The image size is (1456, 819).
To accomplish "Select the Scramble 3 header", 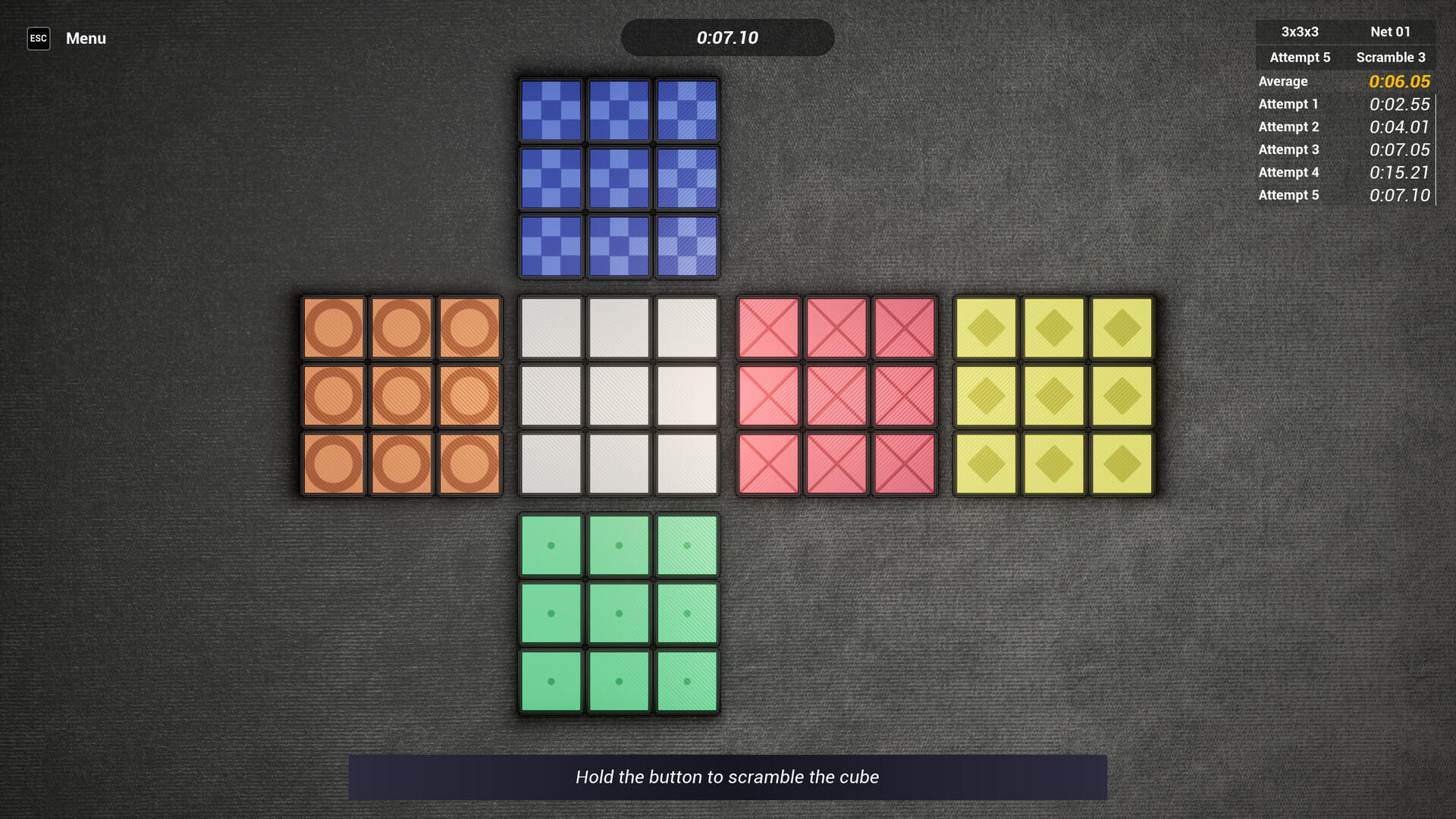I will [x=1391, y=57].
